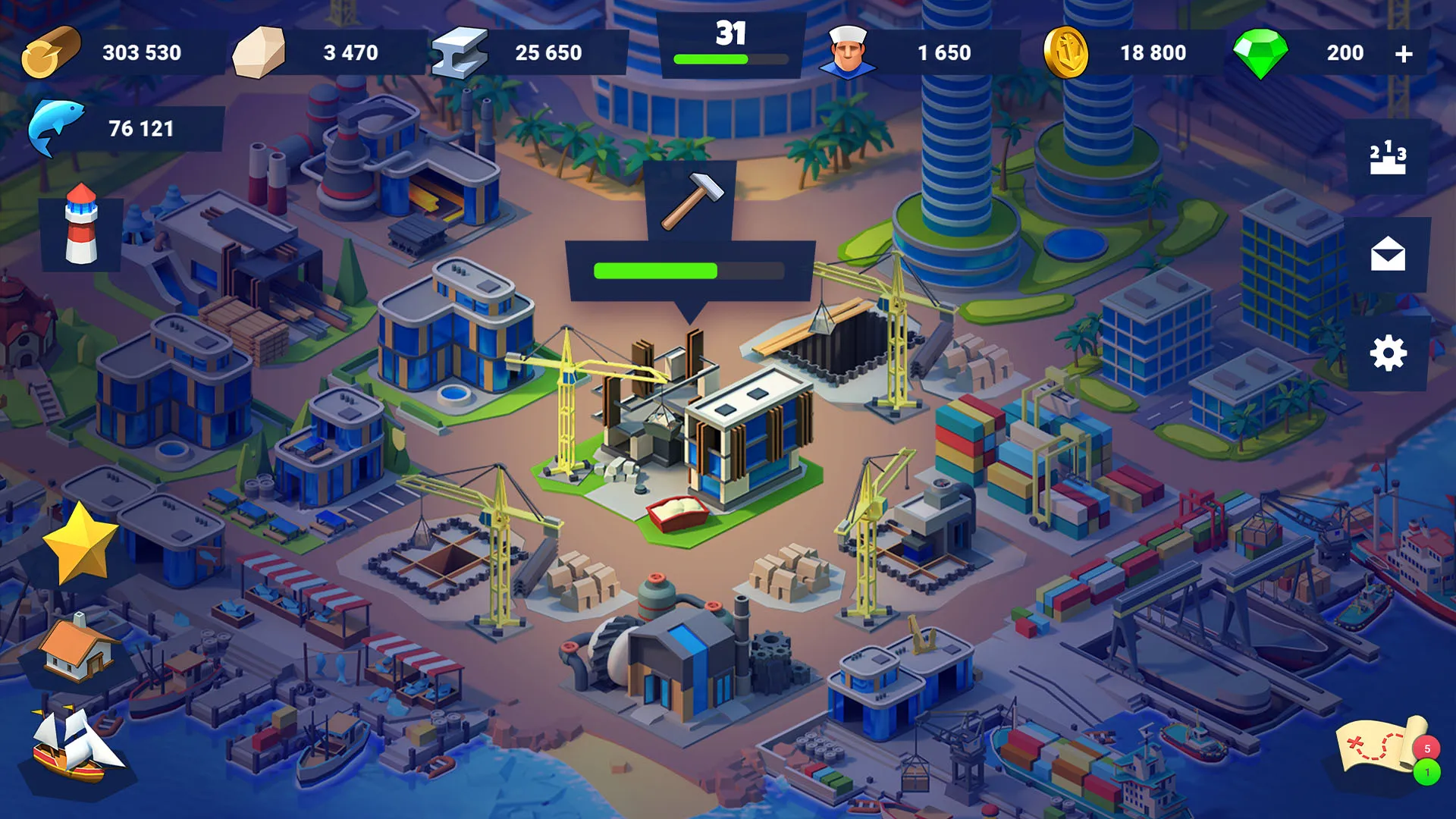This screenshot has width=1456, height=819.
Task: Open the lighthouse feature
Action: 80,229
